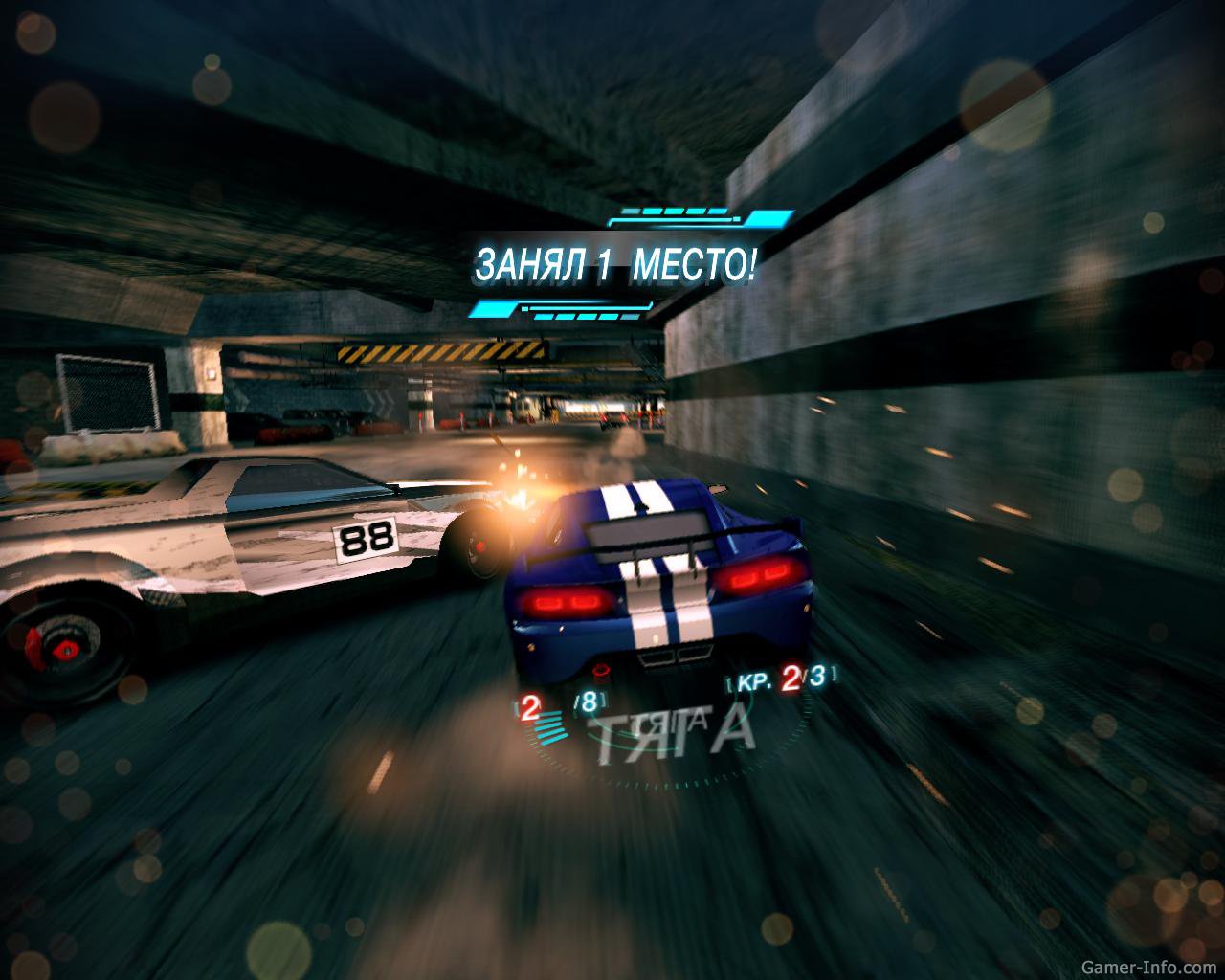Click the red drift icon above ТЯГА
The image size is (1225, 980).
(600, 670)
